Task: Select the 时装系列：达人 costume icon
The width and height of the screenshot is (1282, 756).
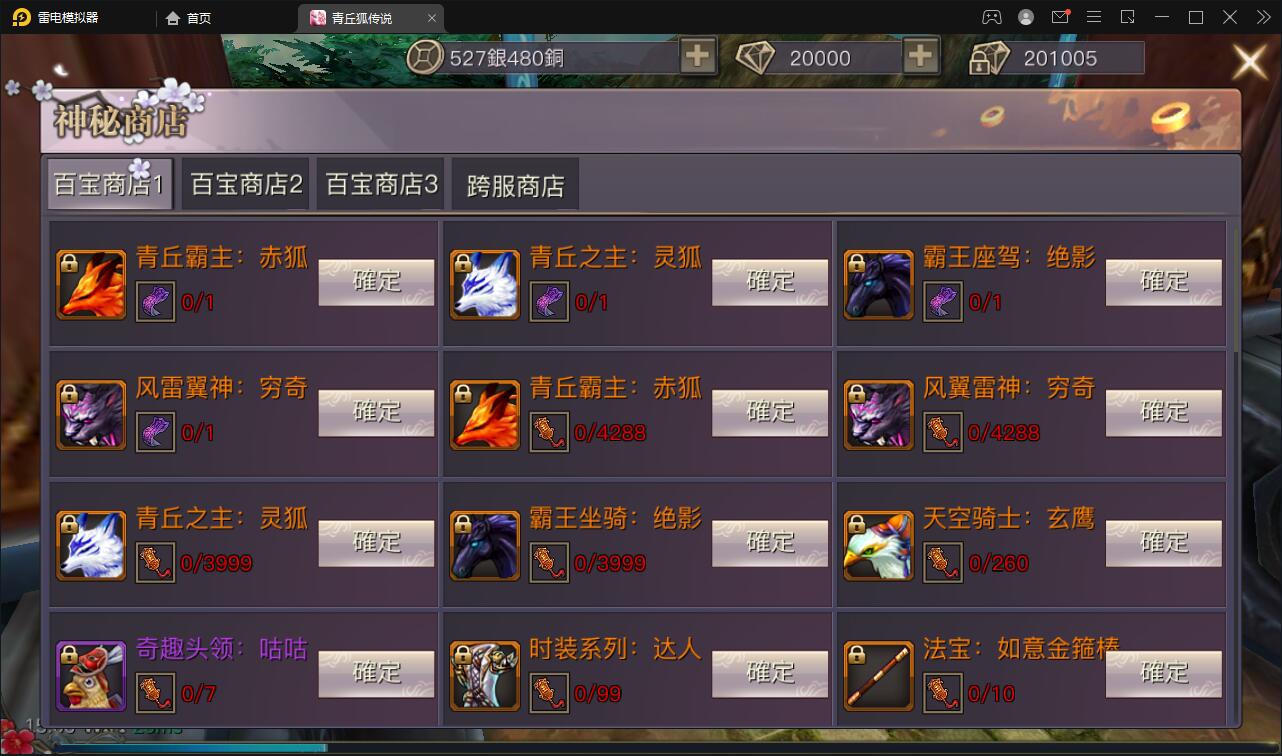Action: click(x=484, y=674)
